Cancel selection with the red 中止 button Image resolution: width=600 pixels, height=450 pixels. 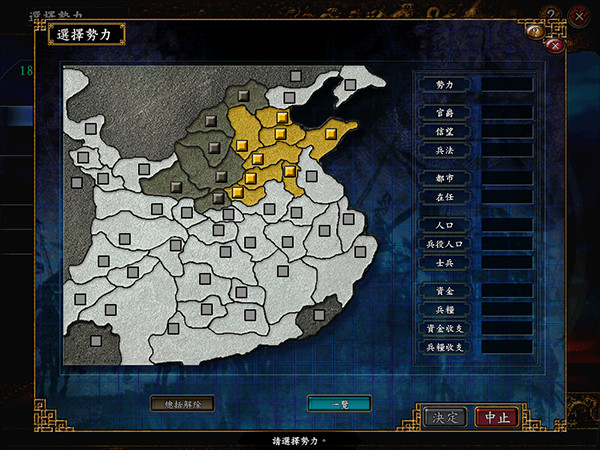click(x=497, y=417)
